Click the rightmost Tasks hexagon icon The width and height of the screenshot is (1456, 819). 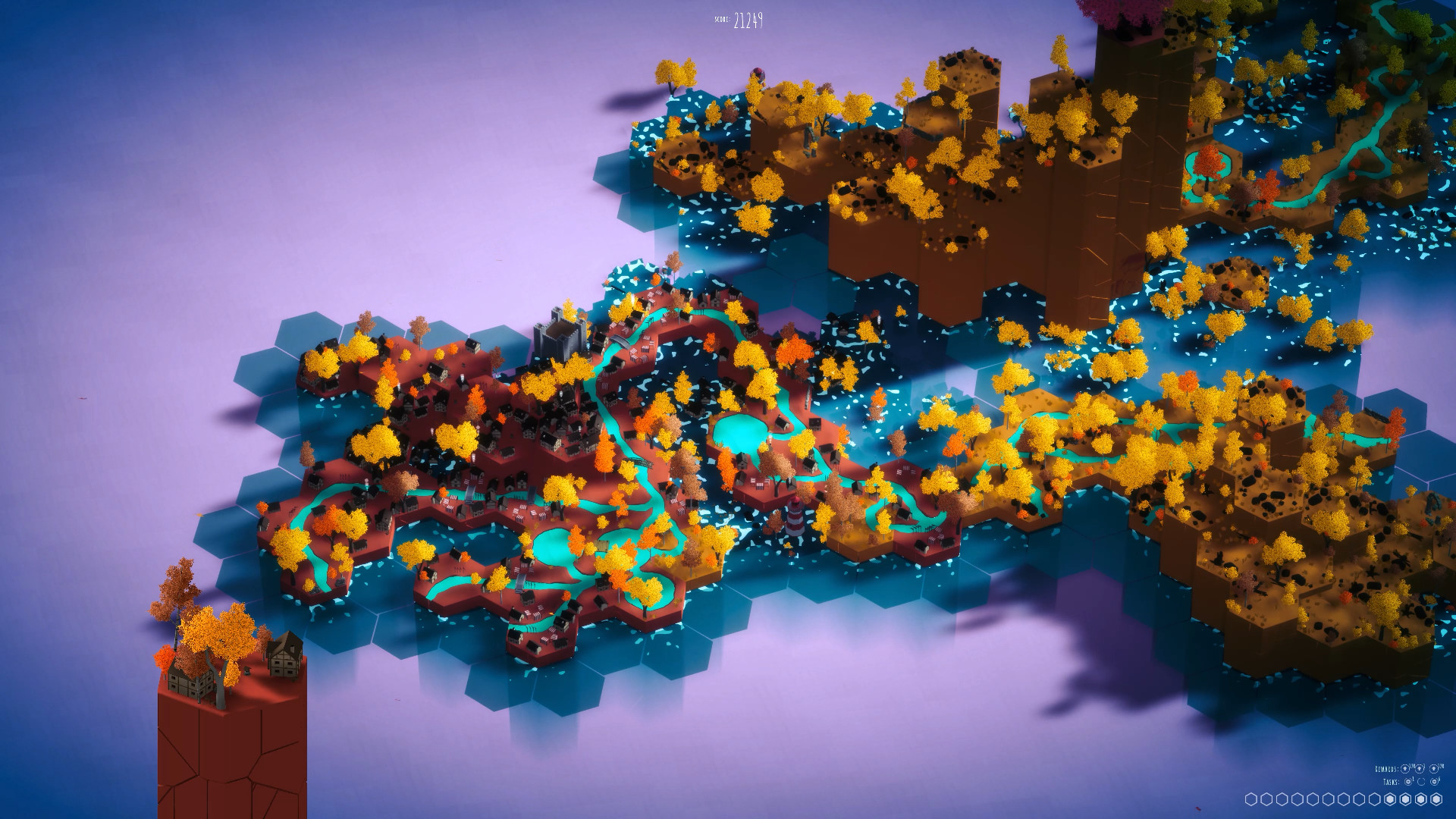1434,782
